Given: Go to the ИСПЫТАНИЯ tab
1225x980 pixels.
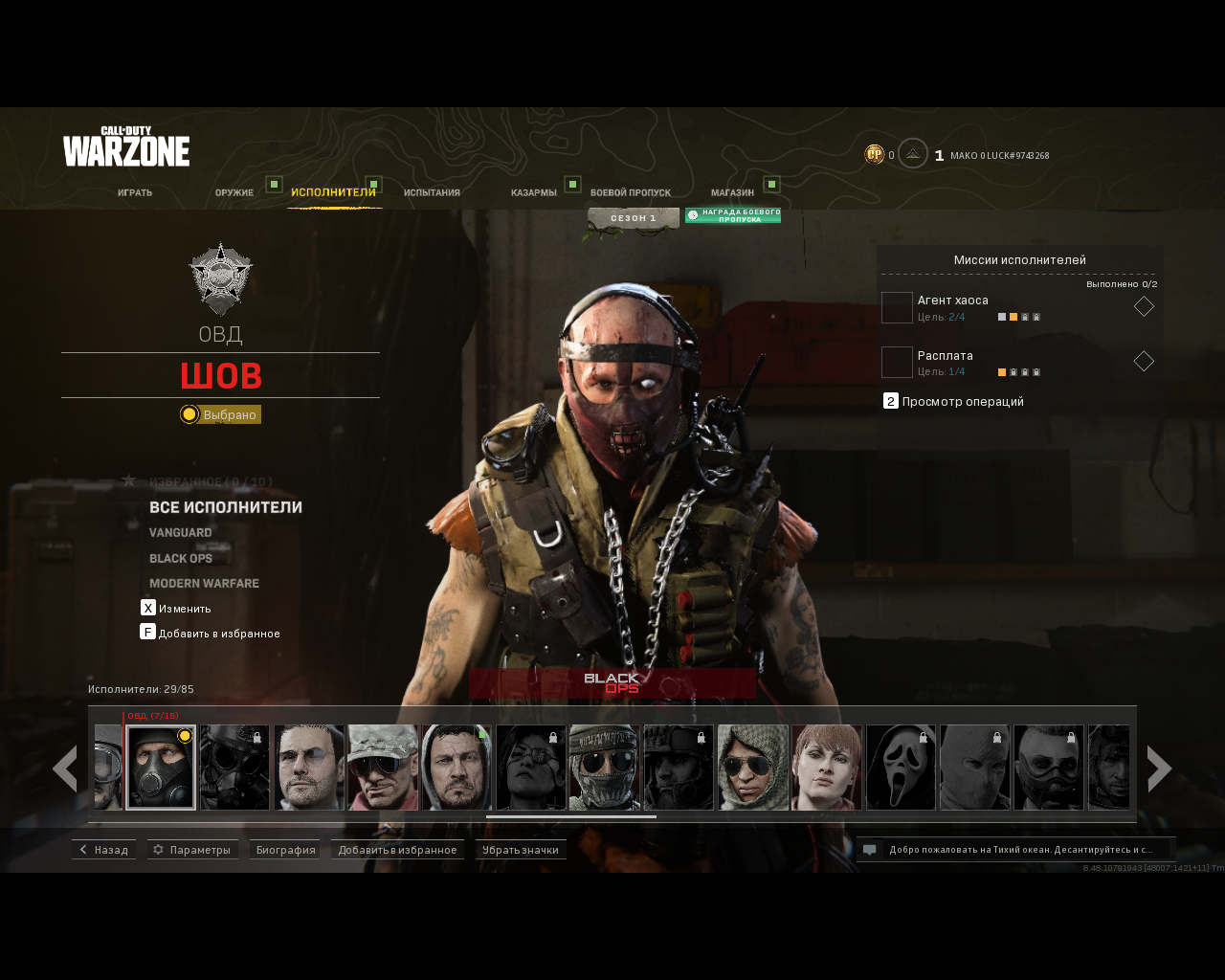Looking at the screenshot, I should coord(432,192).
